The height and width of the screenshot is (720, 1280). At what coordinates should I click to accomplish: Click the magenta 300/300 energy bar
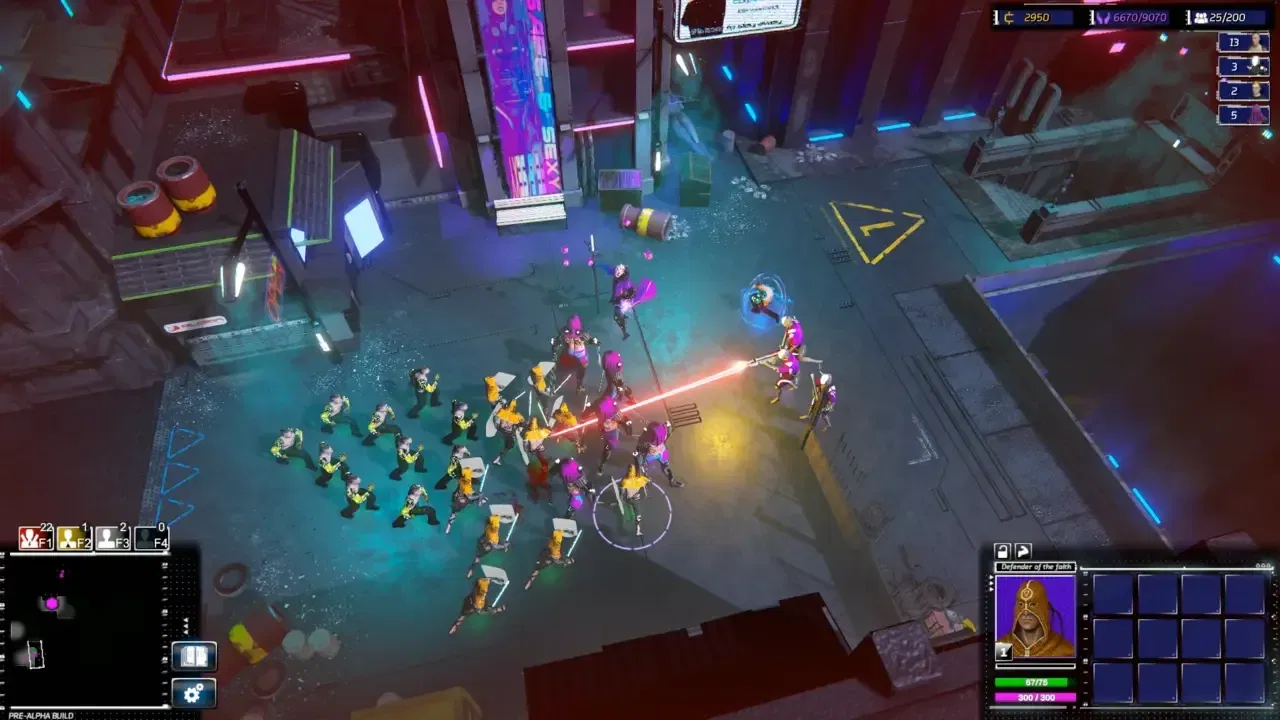pyautogui.click(x=1037, y=697)
